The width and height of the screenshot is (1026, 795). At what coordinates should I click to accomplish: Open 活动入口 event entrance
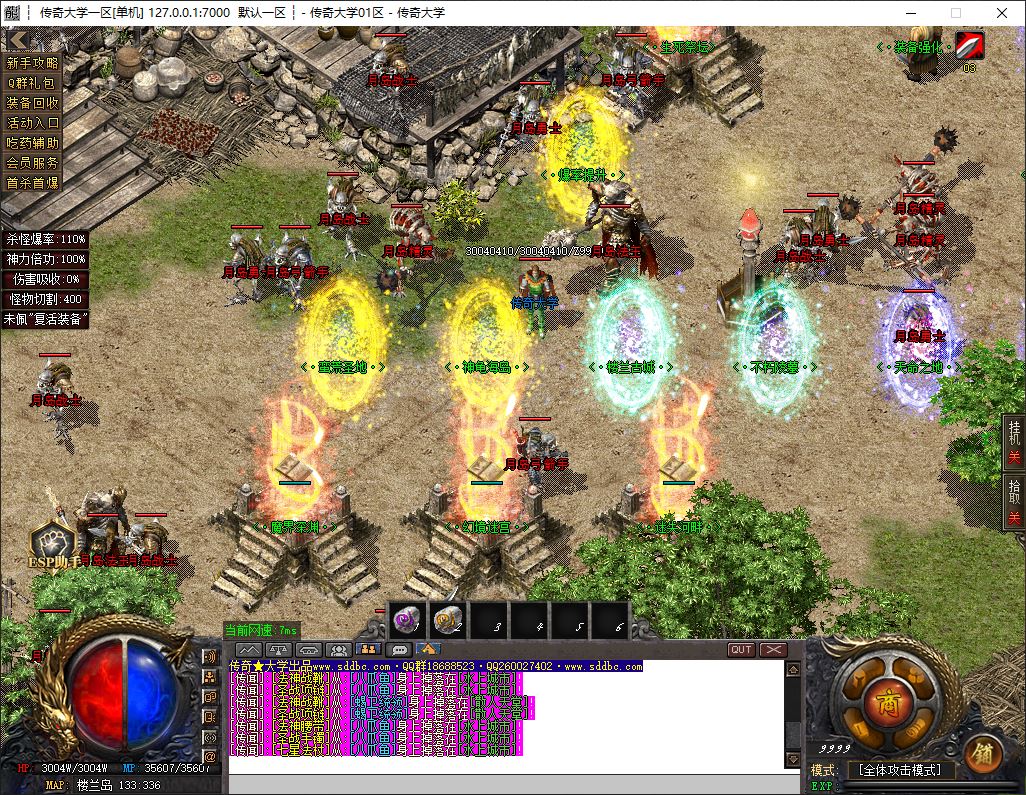tap(33, 123)
